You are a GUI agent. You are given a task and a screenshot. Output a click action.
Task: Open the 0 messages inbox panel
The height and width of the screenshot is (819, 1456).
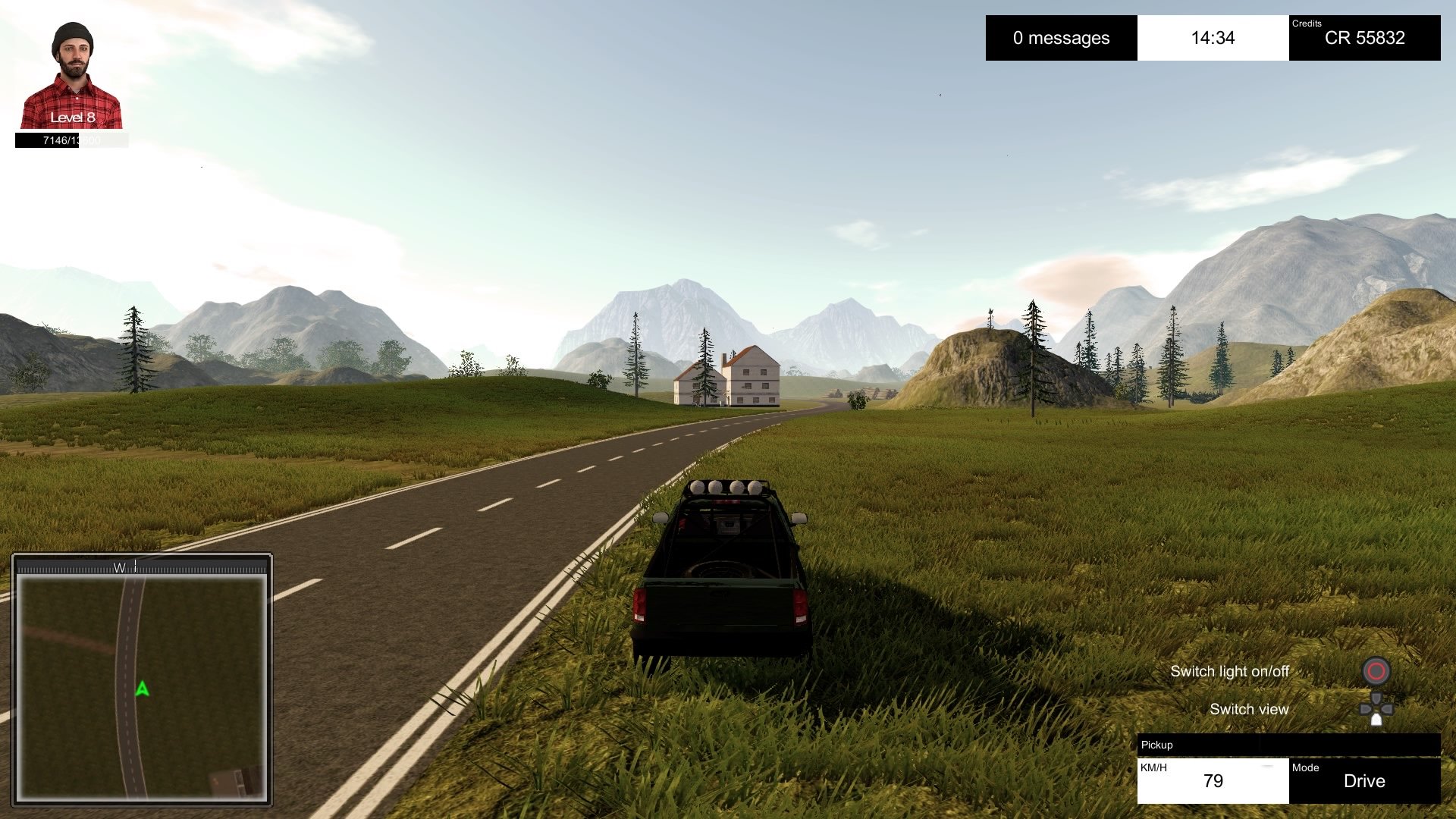point(1061,38)
